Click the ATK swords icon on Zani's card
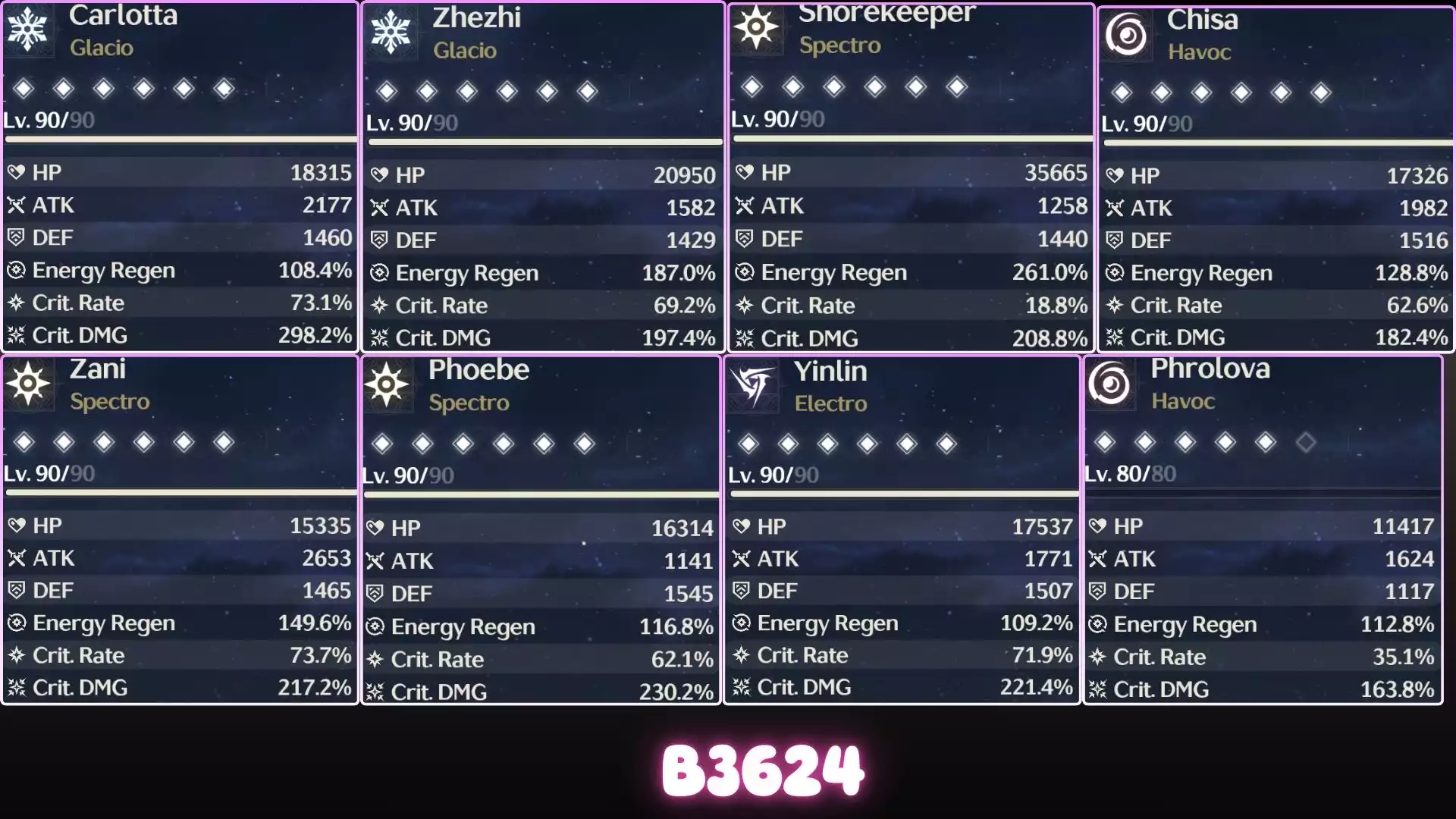 (16, 558)
